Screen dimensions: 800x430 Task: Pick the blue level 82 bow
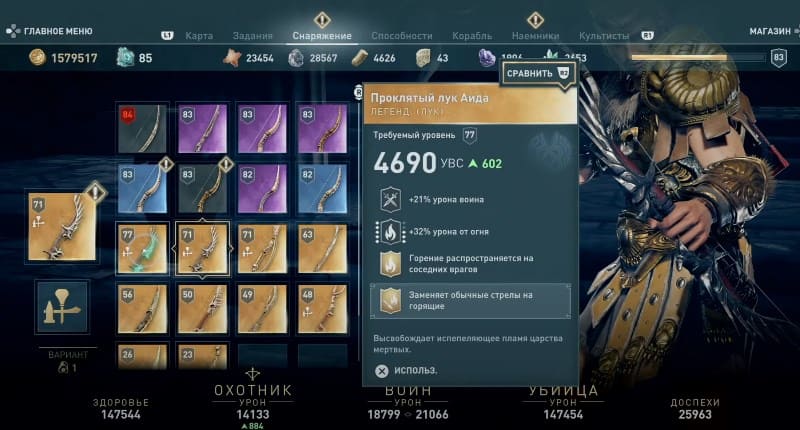322,189
